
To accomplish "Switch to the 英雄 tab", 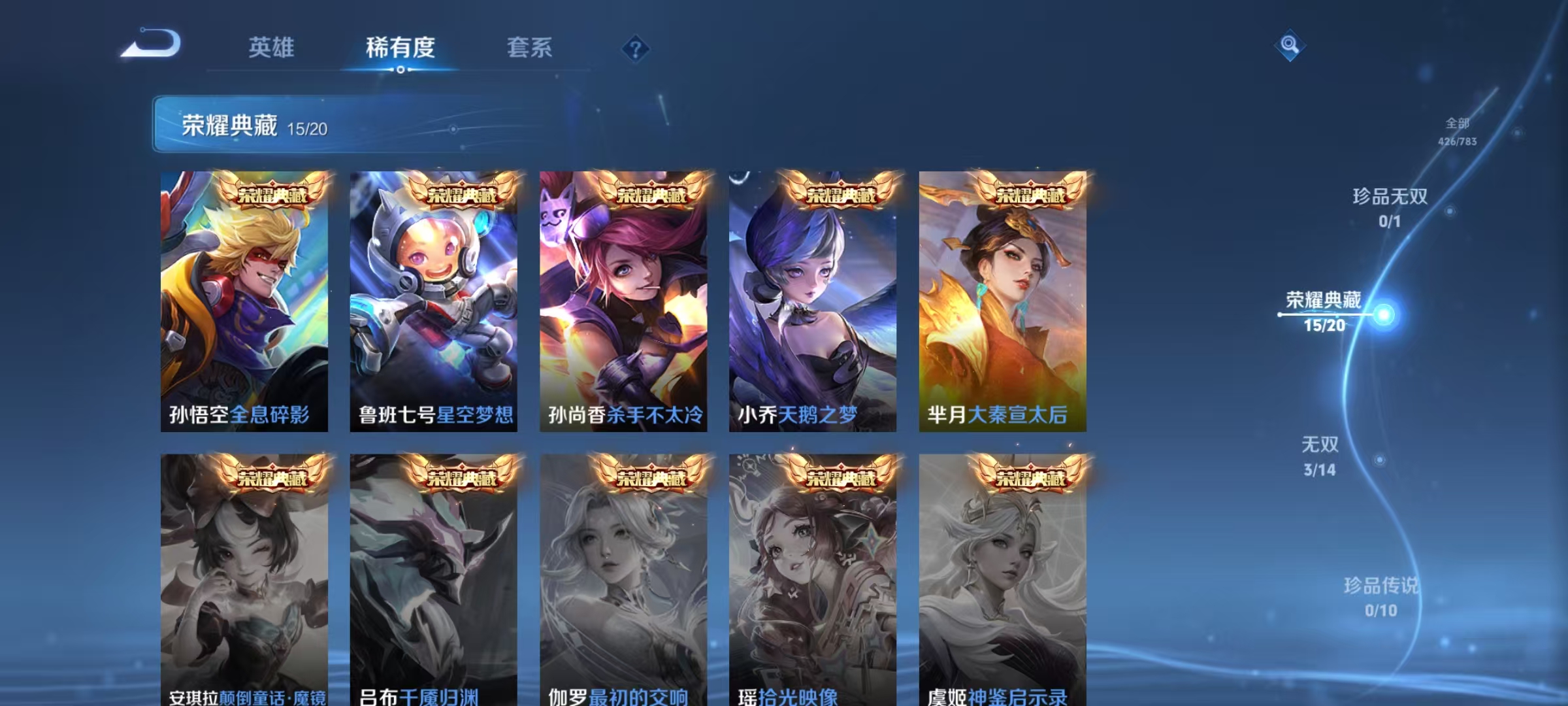I will pyautogui.click(x=272, y=47).
